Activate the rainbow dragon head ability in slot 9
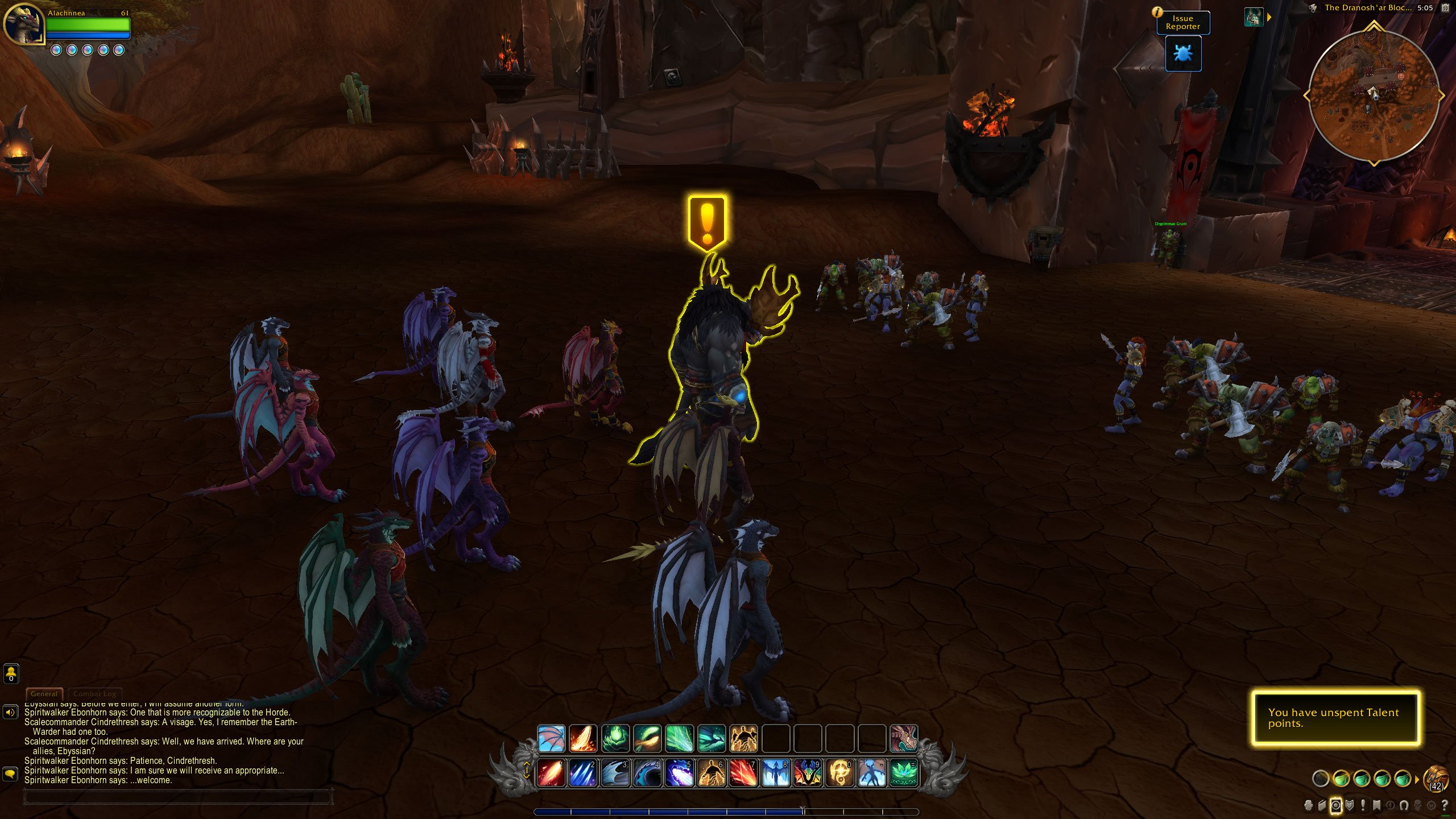The image size is (1456, 819). pyautogui.click(x=808, y=773)
